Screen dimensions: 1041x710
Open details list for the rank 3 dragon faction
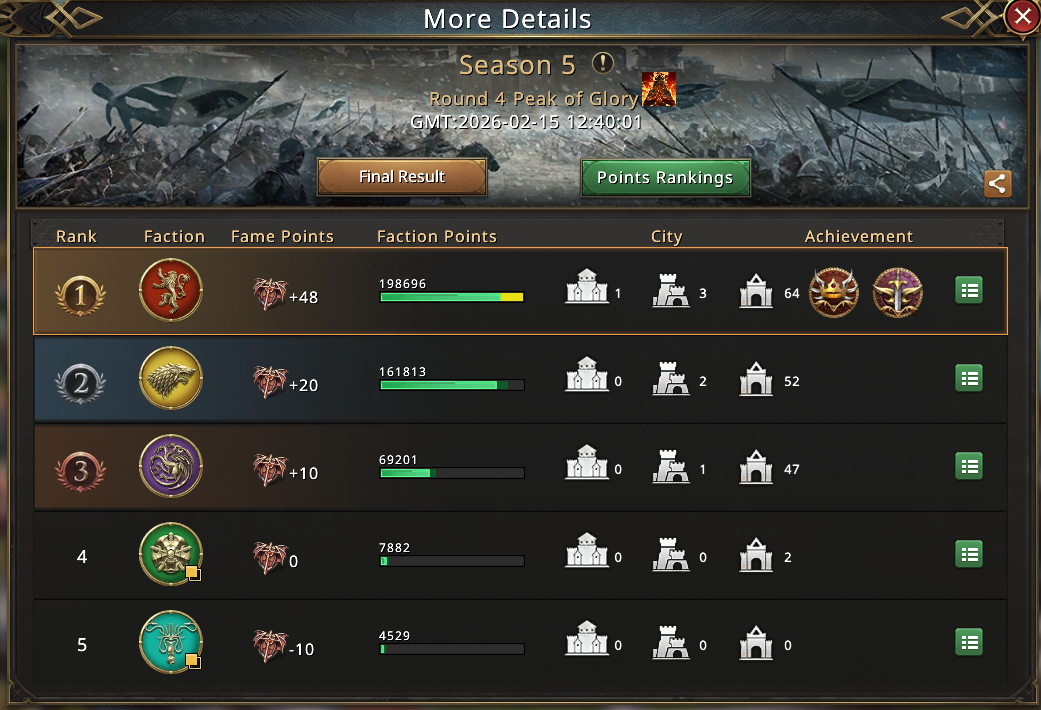[968, 466]
